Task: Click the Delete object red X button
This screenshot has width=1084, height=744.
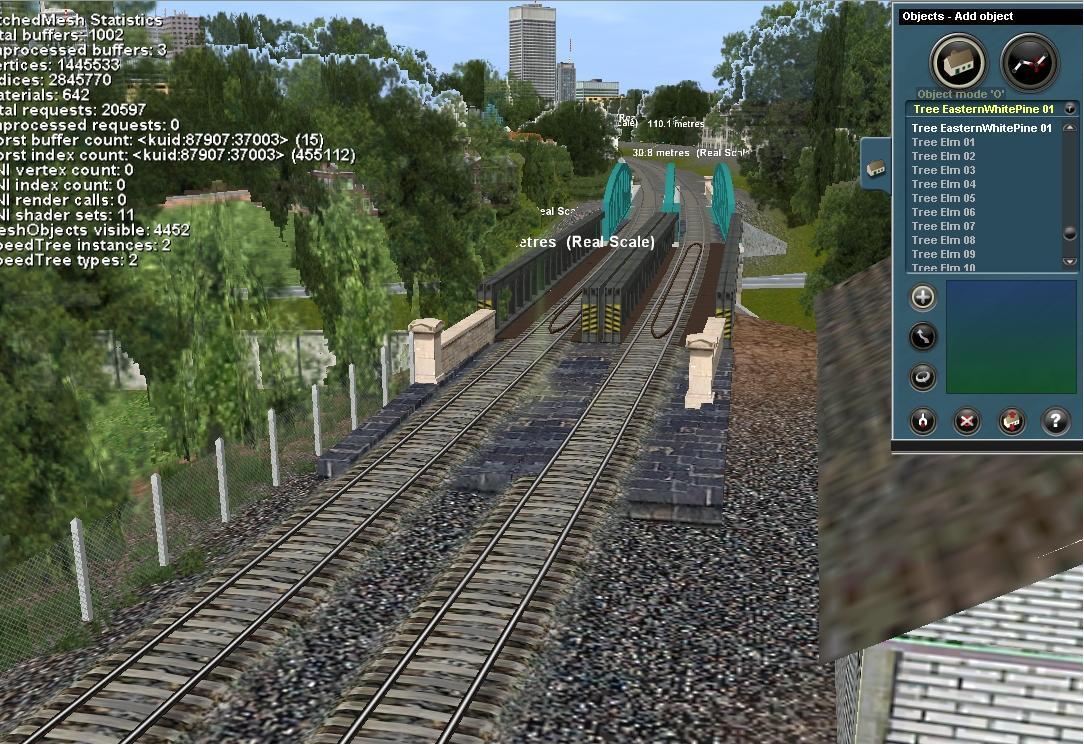Action: (967, 421)
